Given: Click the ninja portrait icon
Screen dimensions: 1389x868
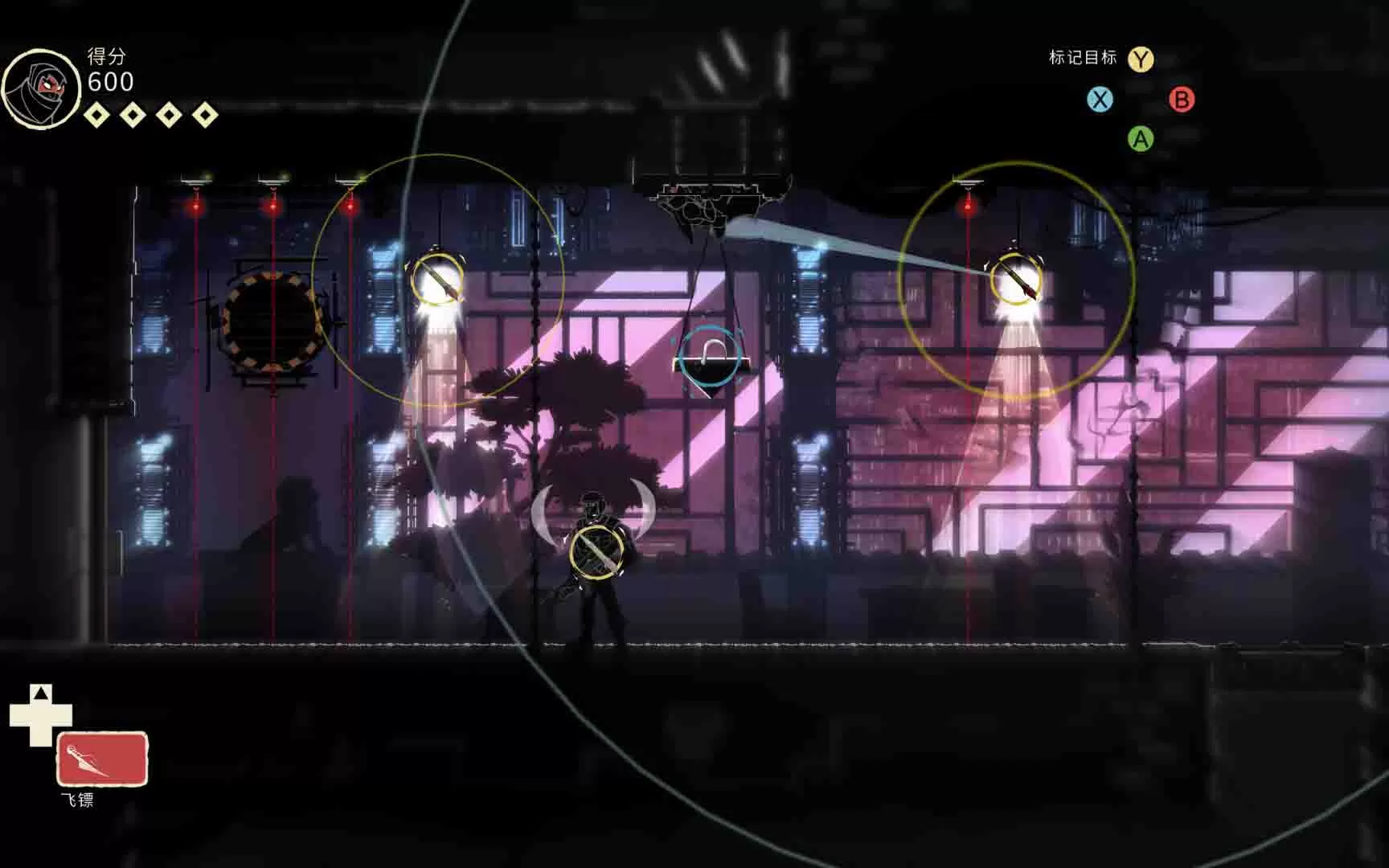Looking at the screenshot, I should pos(41,88).
